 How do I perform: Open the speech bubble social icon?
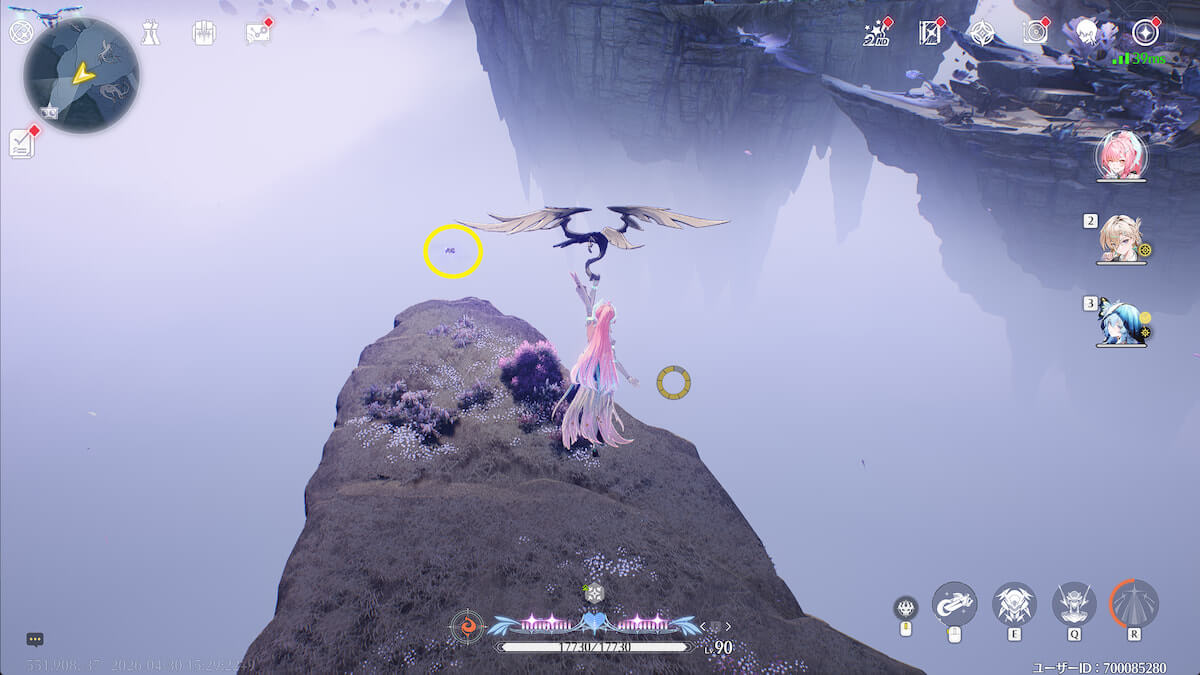click(x=257, y=33)
